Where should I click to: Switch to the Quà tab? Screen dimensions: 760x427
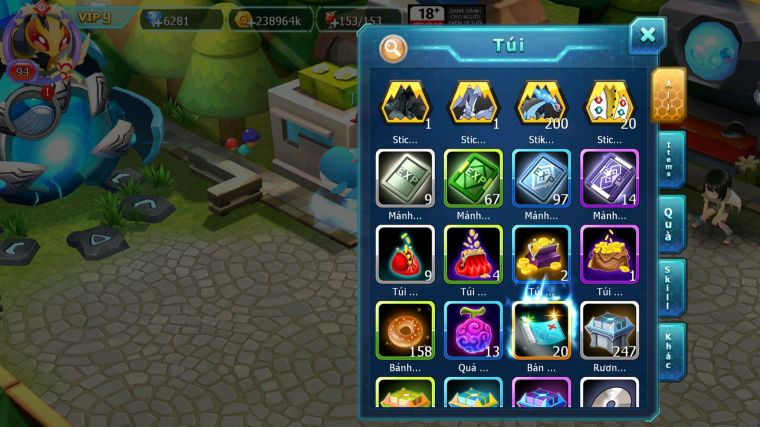pos(670,222)
